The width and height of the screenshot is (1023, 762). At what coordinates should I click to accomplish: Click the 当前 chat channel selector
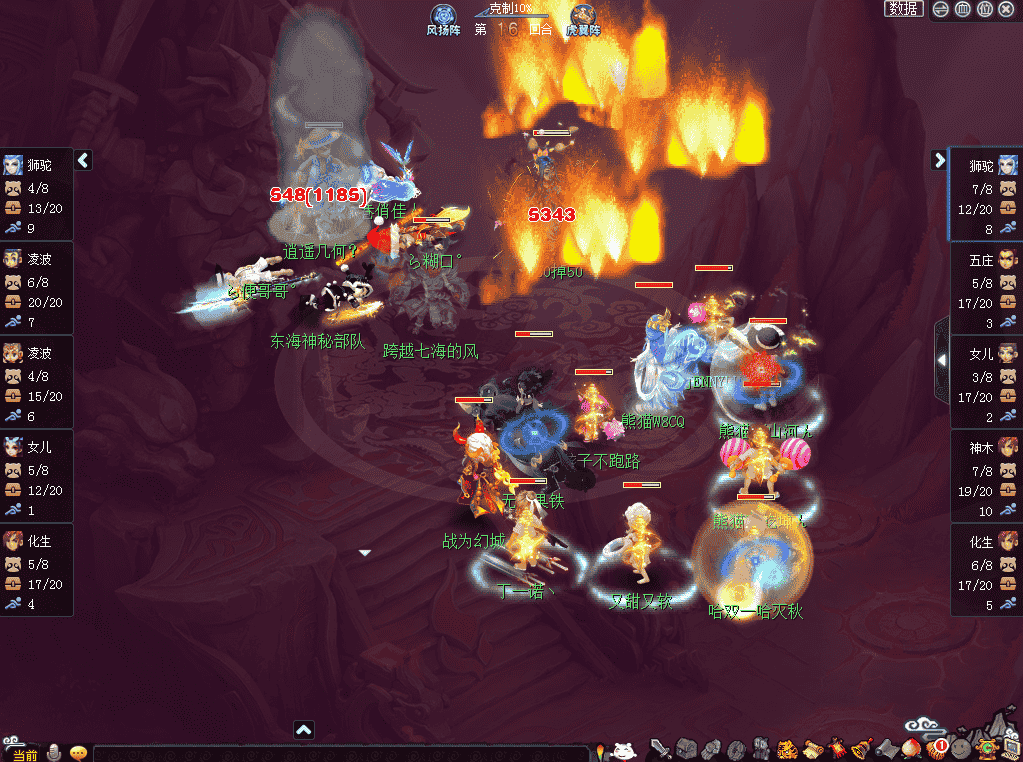tap(25, 754)
